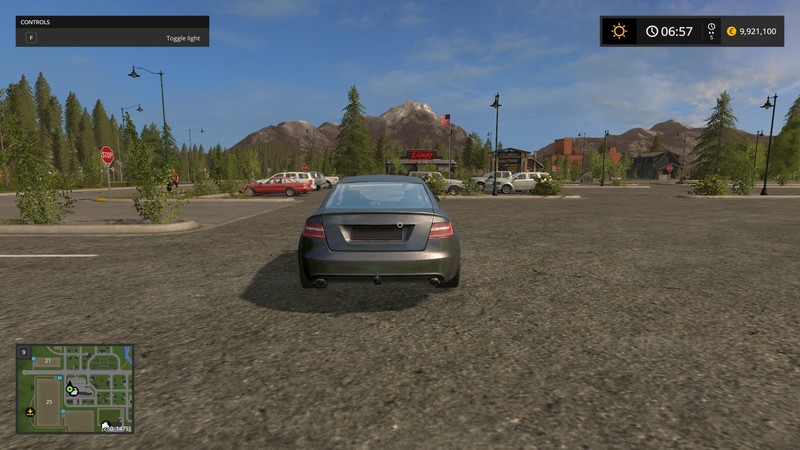The height and width of the screenshot is (450, 800).
Task: Click the time scale speed icon
Action: click(711, 31)
